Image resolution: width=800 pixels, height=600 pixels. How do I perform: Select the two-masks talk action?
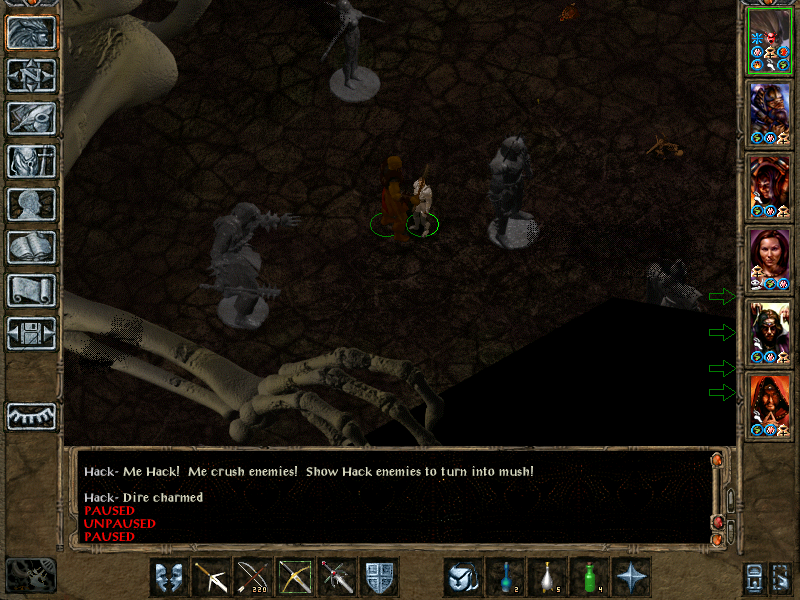point(169,577)
